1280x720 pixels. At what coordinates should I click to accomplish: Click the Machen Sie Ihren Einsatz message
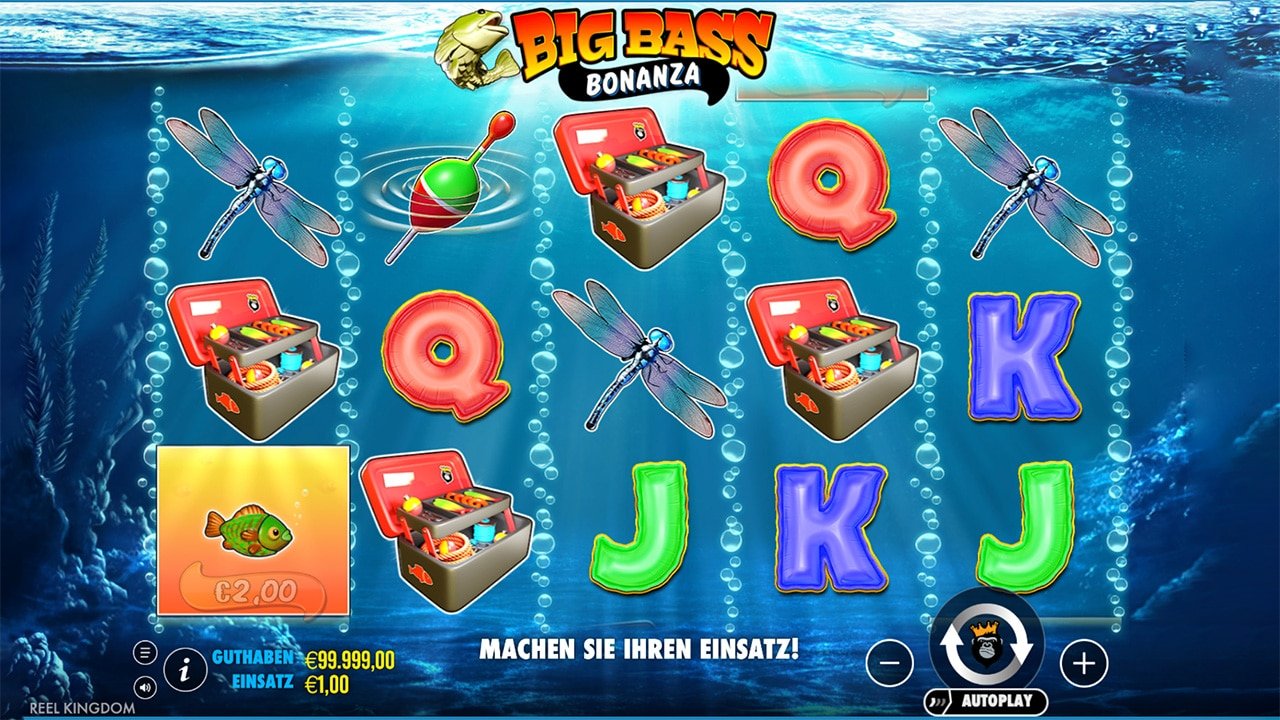640,646
